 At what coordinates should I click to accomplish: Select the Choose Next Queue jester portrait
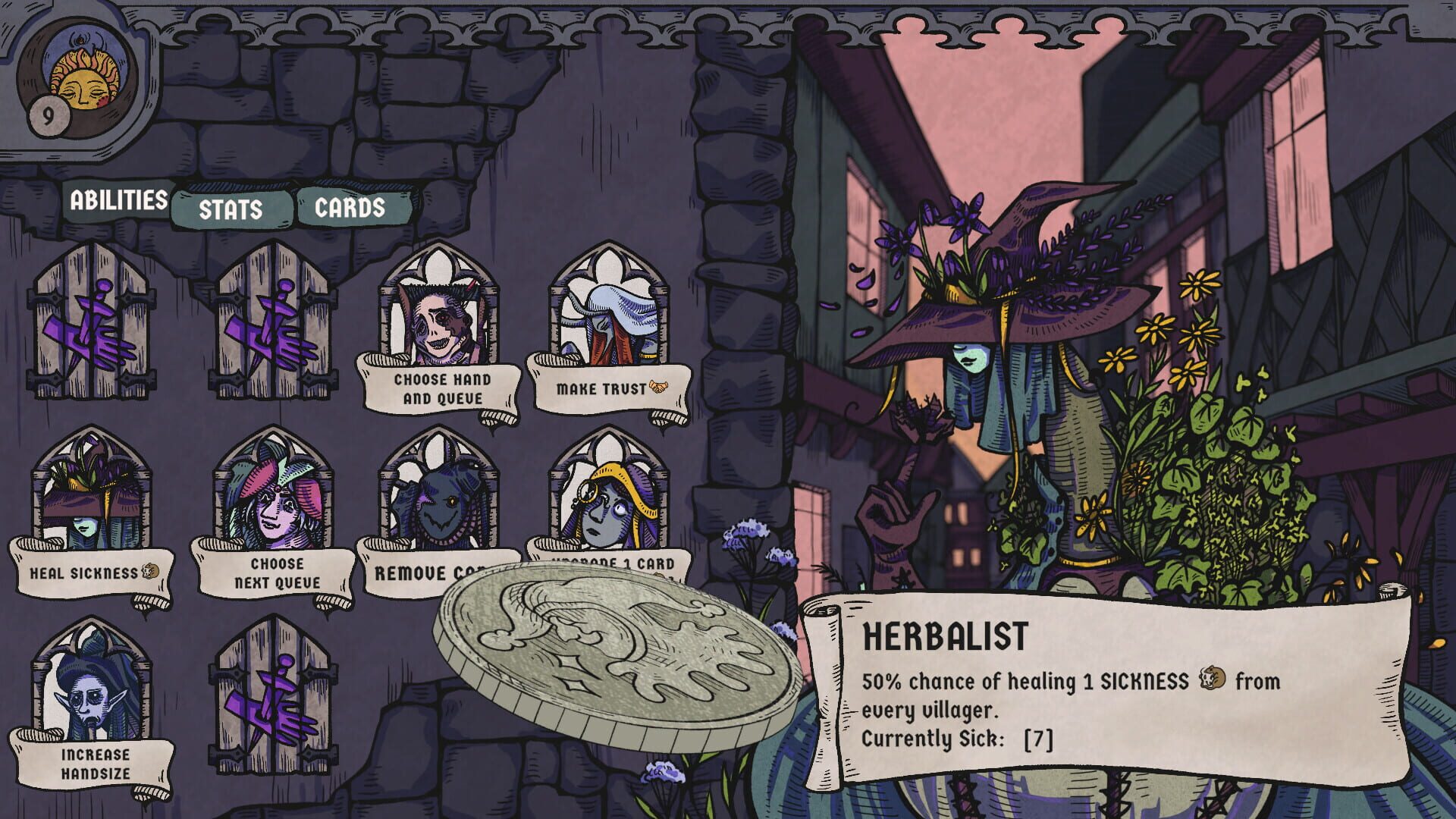pyautogui.click(x=273, y=500)
